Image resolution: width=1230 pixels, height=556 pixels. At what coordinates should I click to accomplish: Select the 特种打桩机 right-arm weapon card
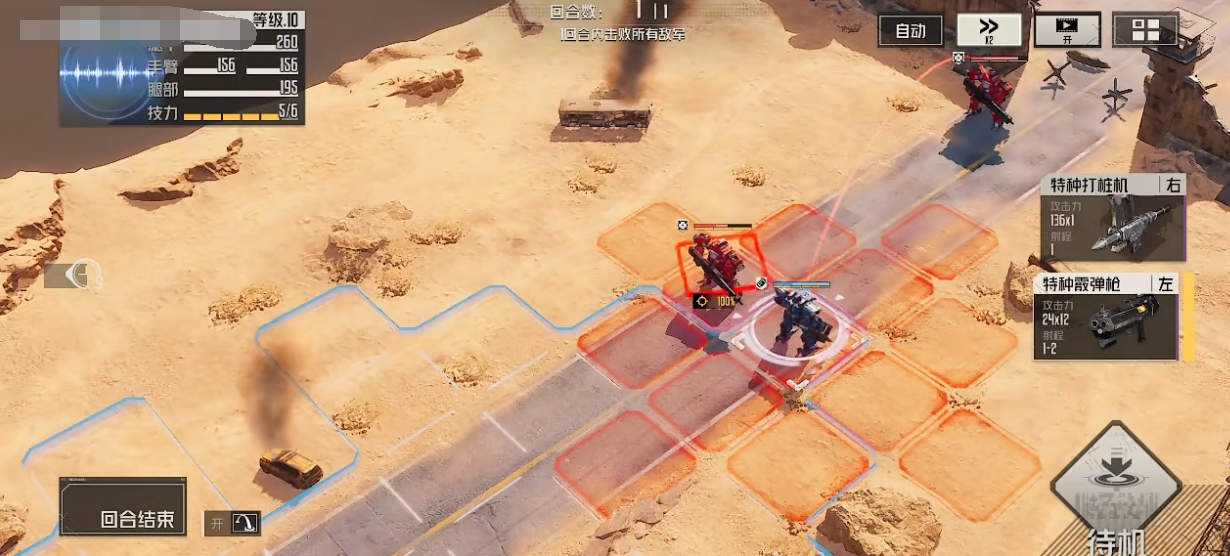pos(1111,217)
